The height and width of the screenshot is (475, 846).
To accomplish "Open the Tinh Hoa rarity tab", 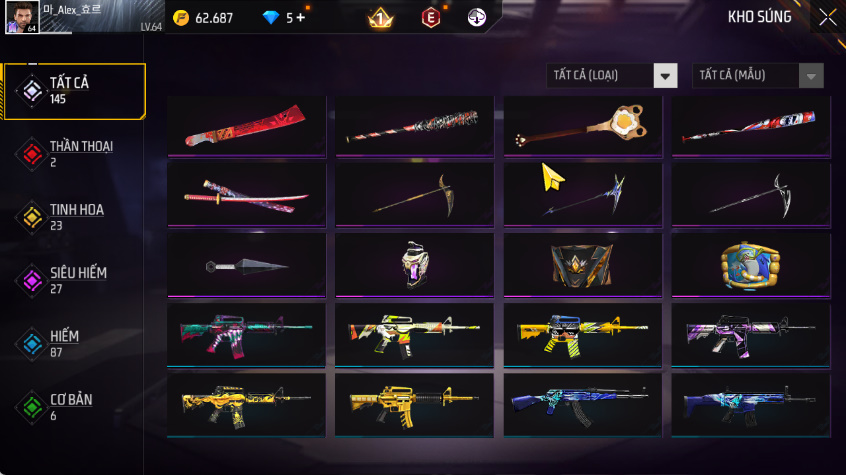I will (x=73, y=217).
